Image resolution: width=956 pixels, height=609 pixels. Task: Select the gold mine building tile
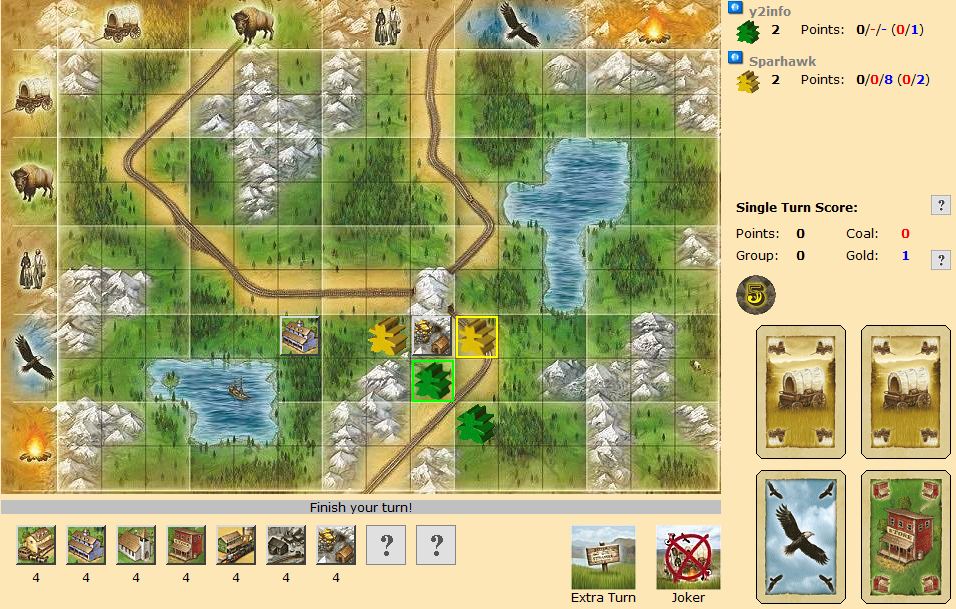pos(336,545)
